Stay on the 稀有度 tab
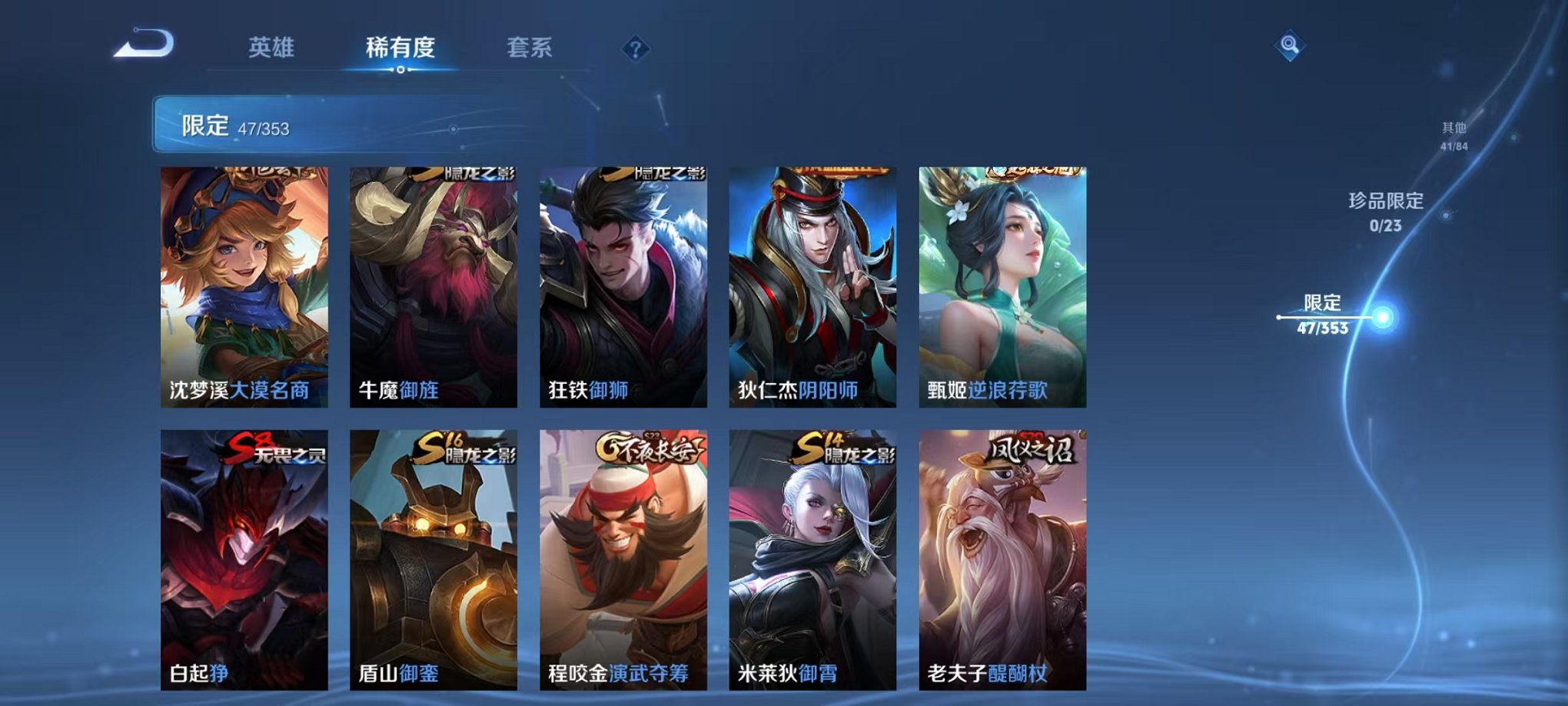The image size is (1568, 706). (x=400, y=48)
